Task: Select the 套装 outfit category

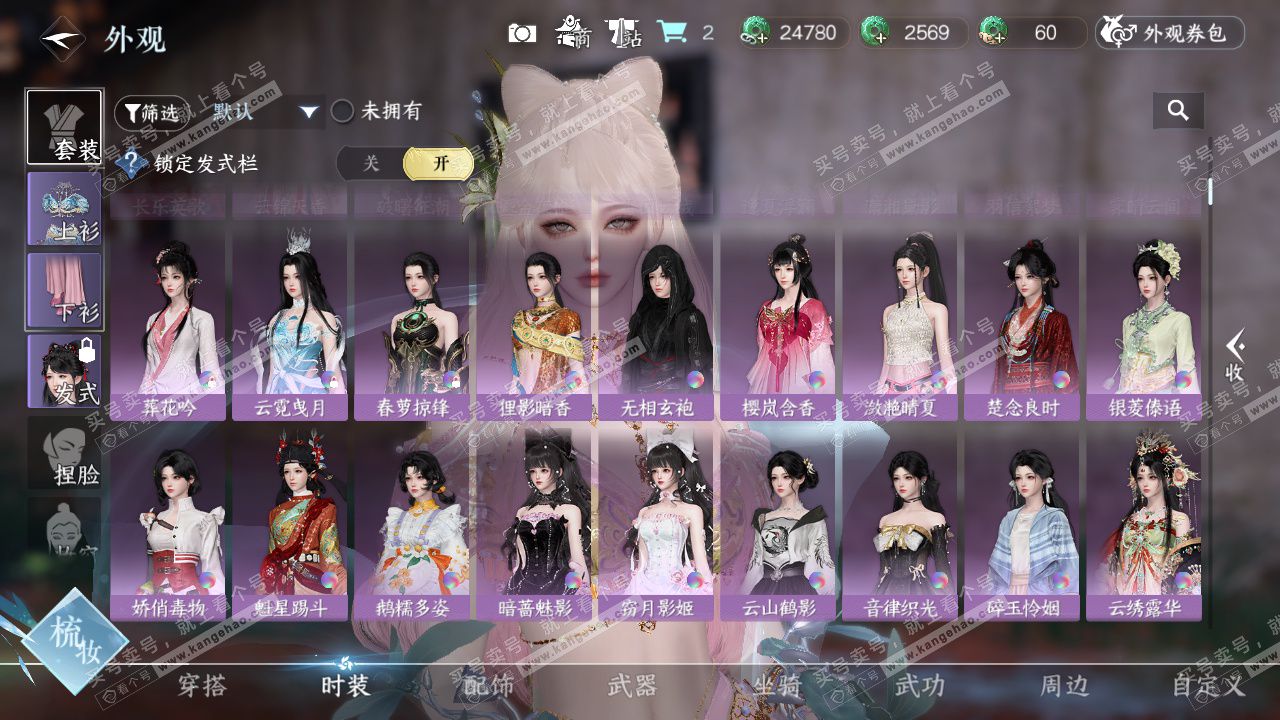Action: [x=65, y=128]
